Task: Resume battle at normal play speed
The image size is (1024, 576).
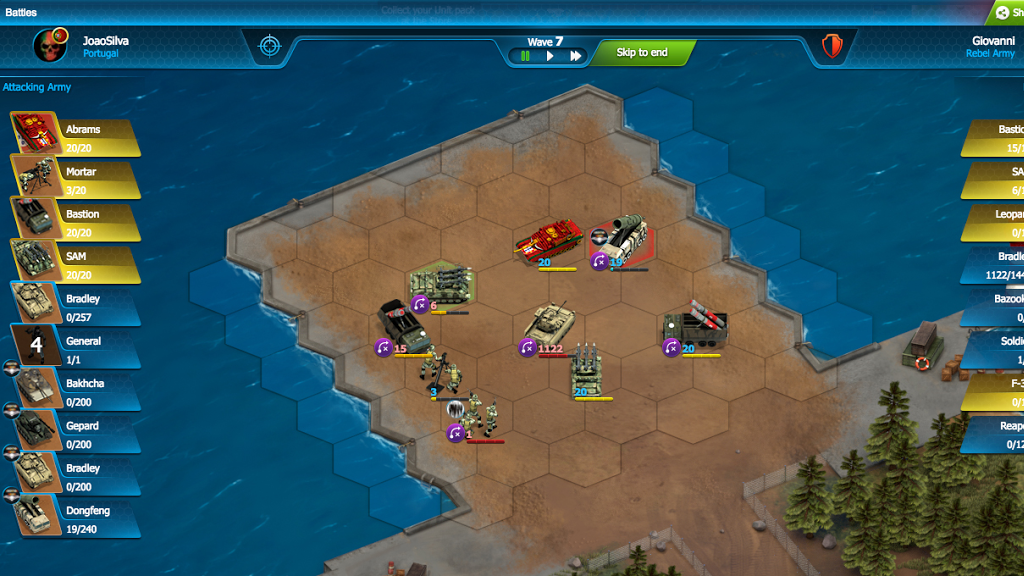Action: point(549,56)
